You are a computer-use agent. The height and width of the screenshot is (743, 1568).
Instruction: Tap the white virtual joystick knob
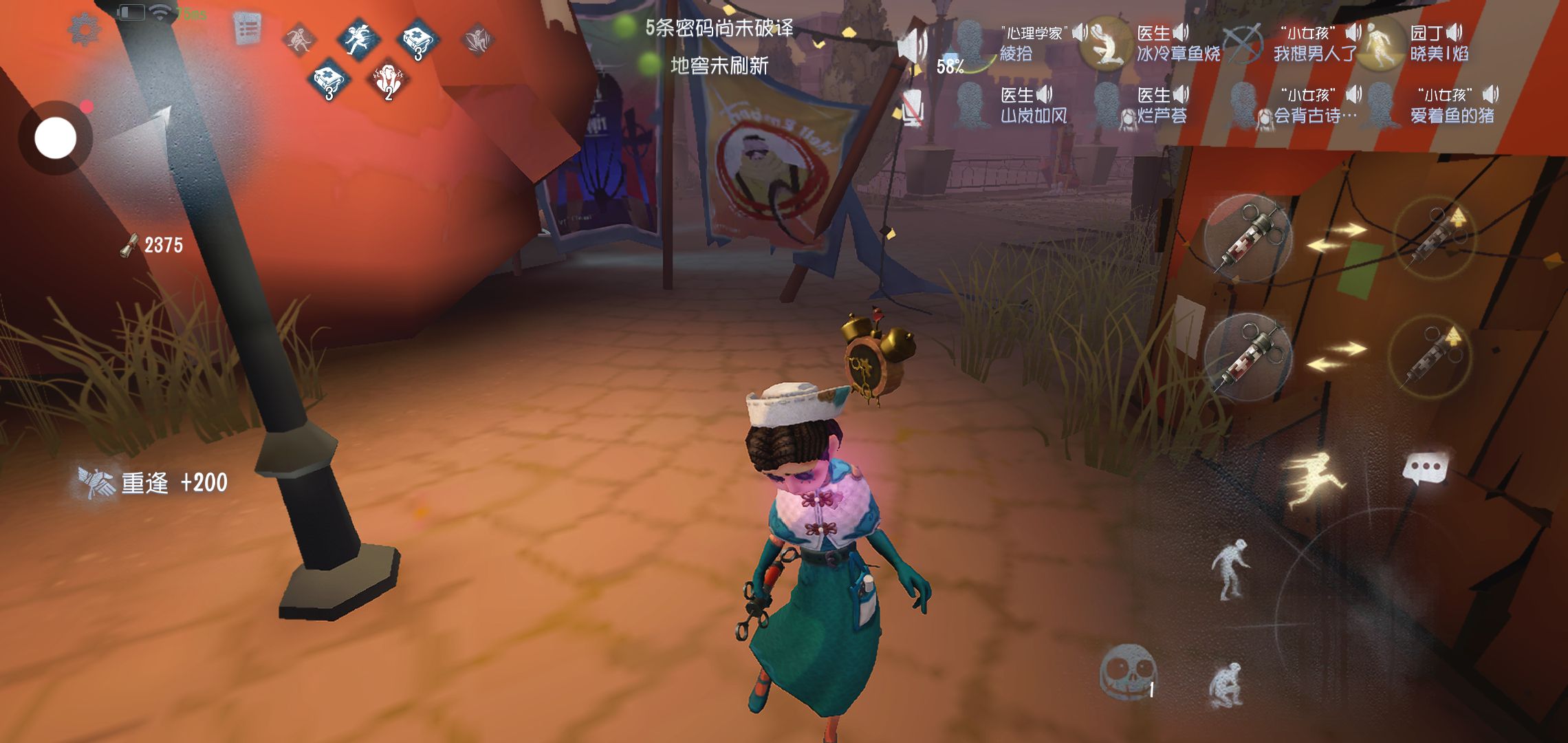pos(56,138)
